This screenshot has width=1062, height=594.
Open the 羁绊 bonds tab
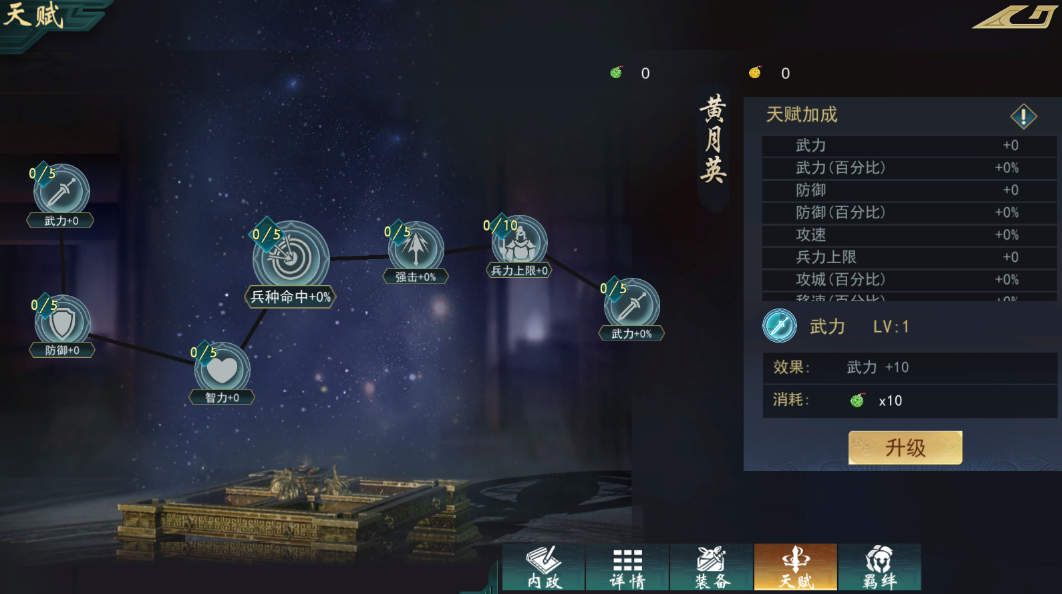coord(879,567)
